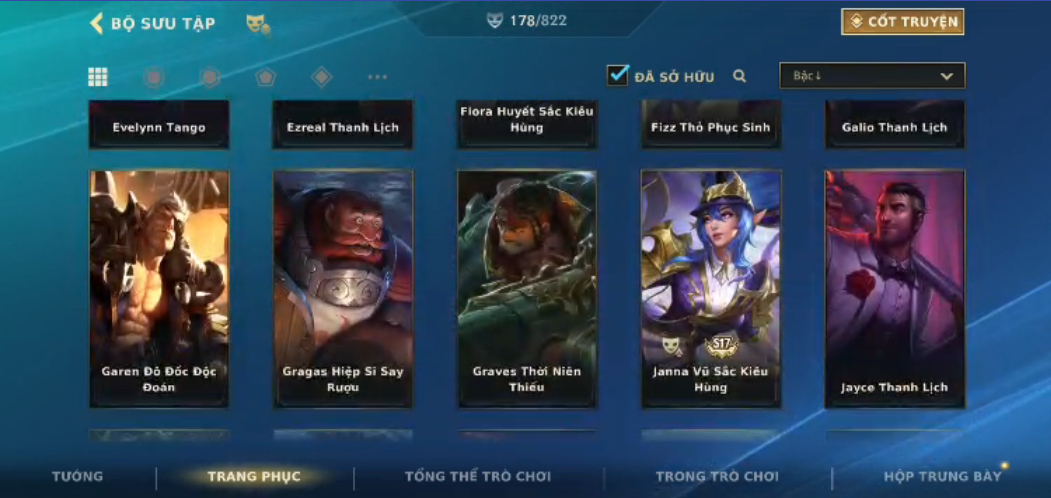Select the Fizz Thỏ Phục Sinh card
Viewport: 1051px width, 498px height.
coord(711,125)
